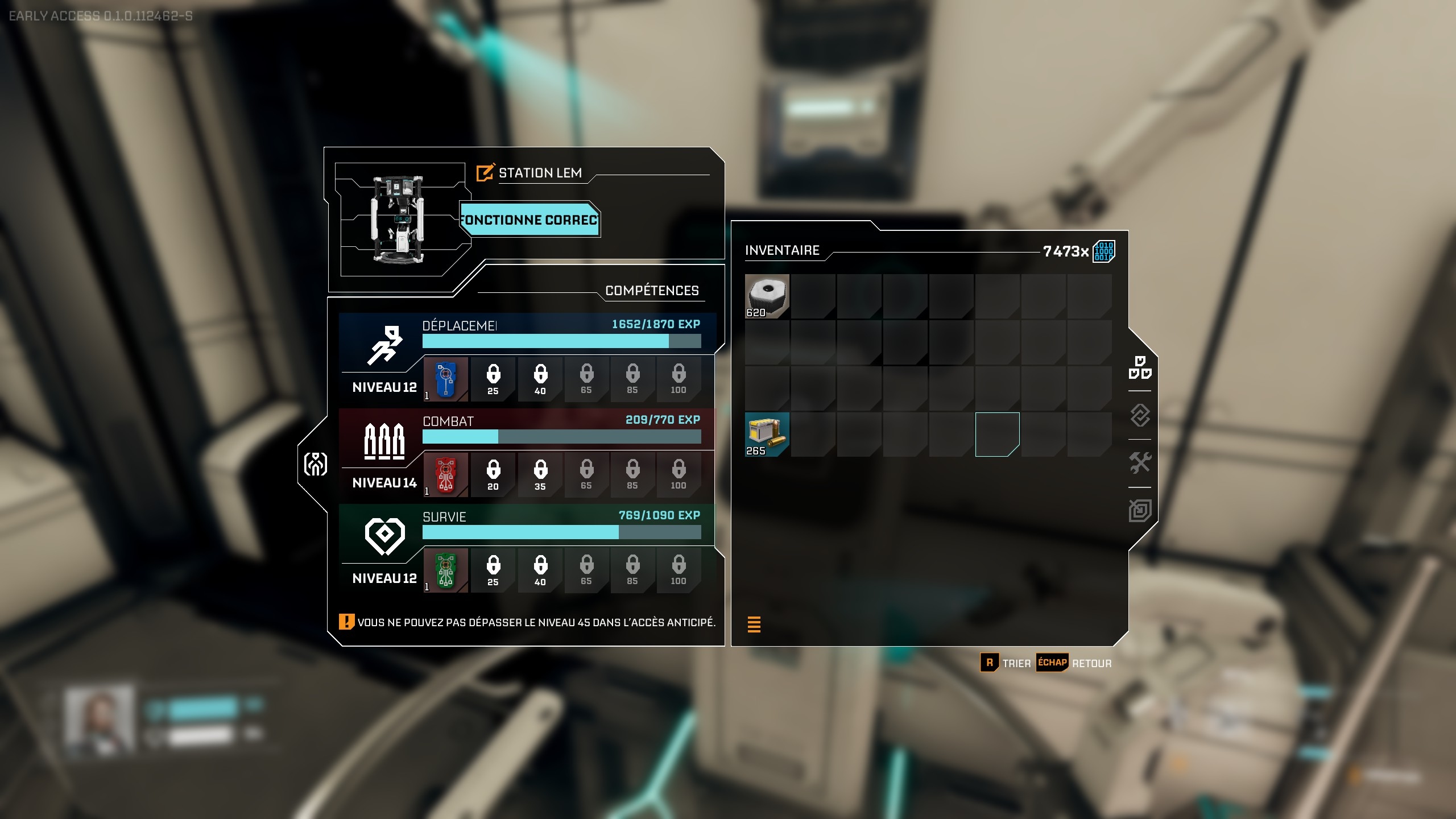Image resolution: width=1456 pixels, height=819 pixels.
Task: Click the Déplacement slot locked until level 25
Action: (x=493, y=379)
